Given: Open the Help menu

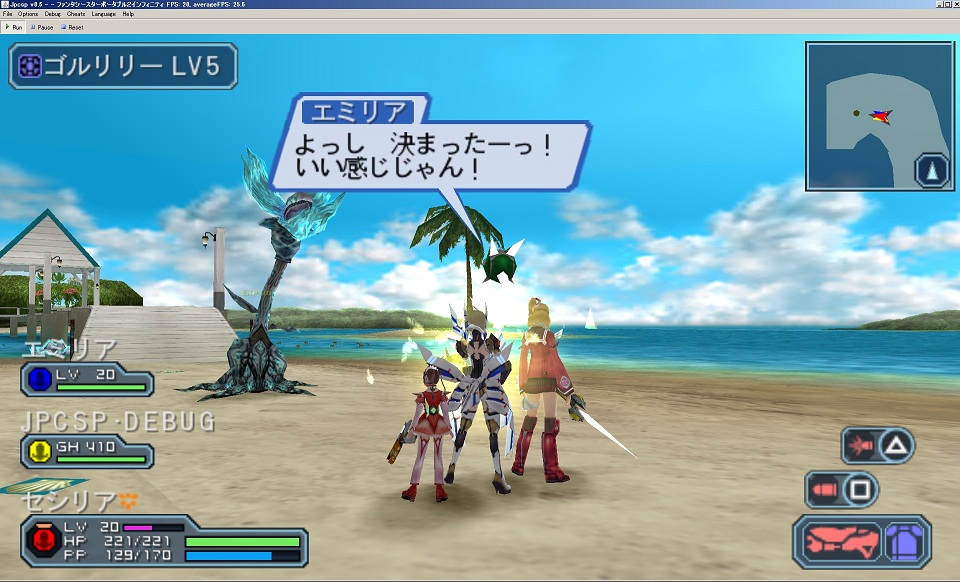Looking at the screenshot, I should pyautogui.click(x=128, y=14).
